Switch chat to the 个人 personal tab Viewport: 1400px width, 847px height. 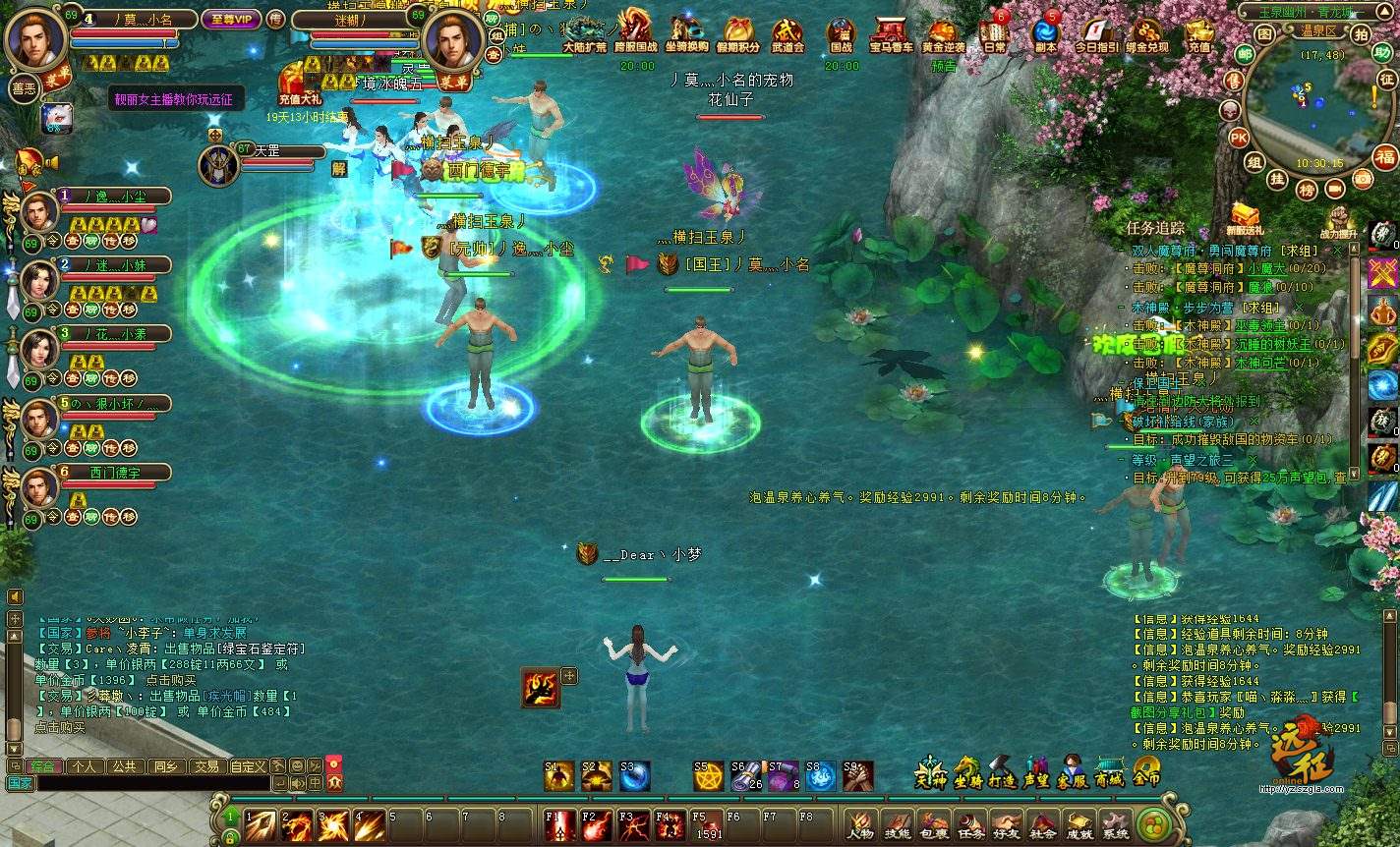click(x=85, y=766)
